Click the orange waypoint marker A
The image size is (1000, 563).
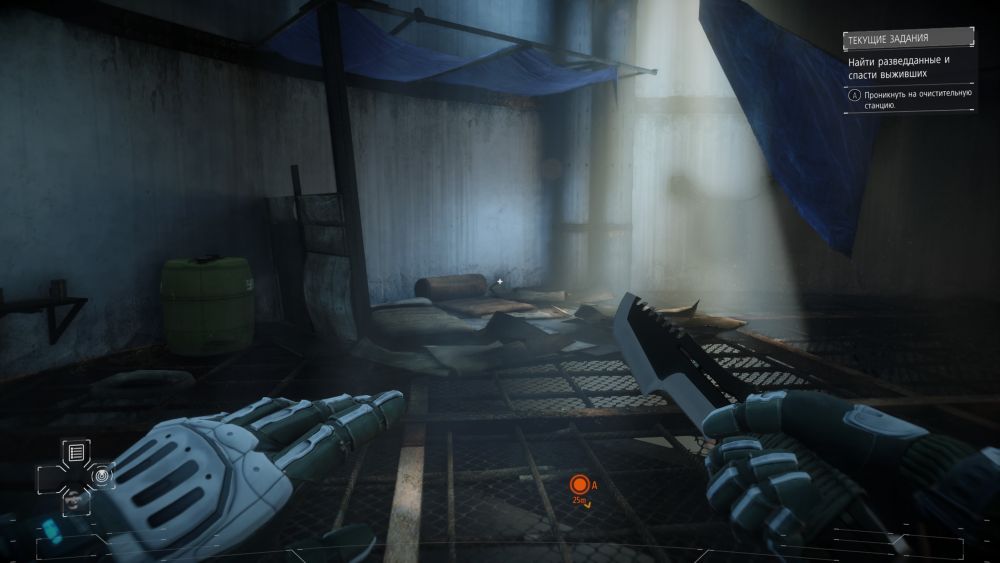point(578,485)
